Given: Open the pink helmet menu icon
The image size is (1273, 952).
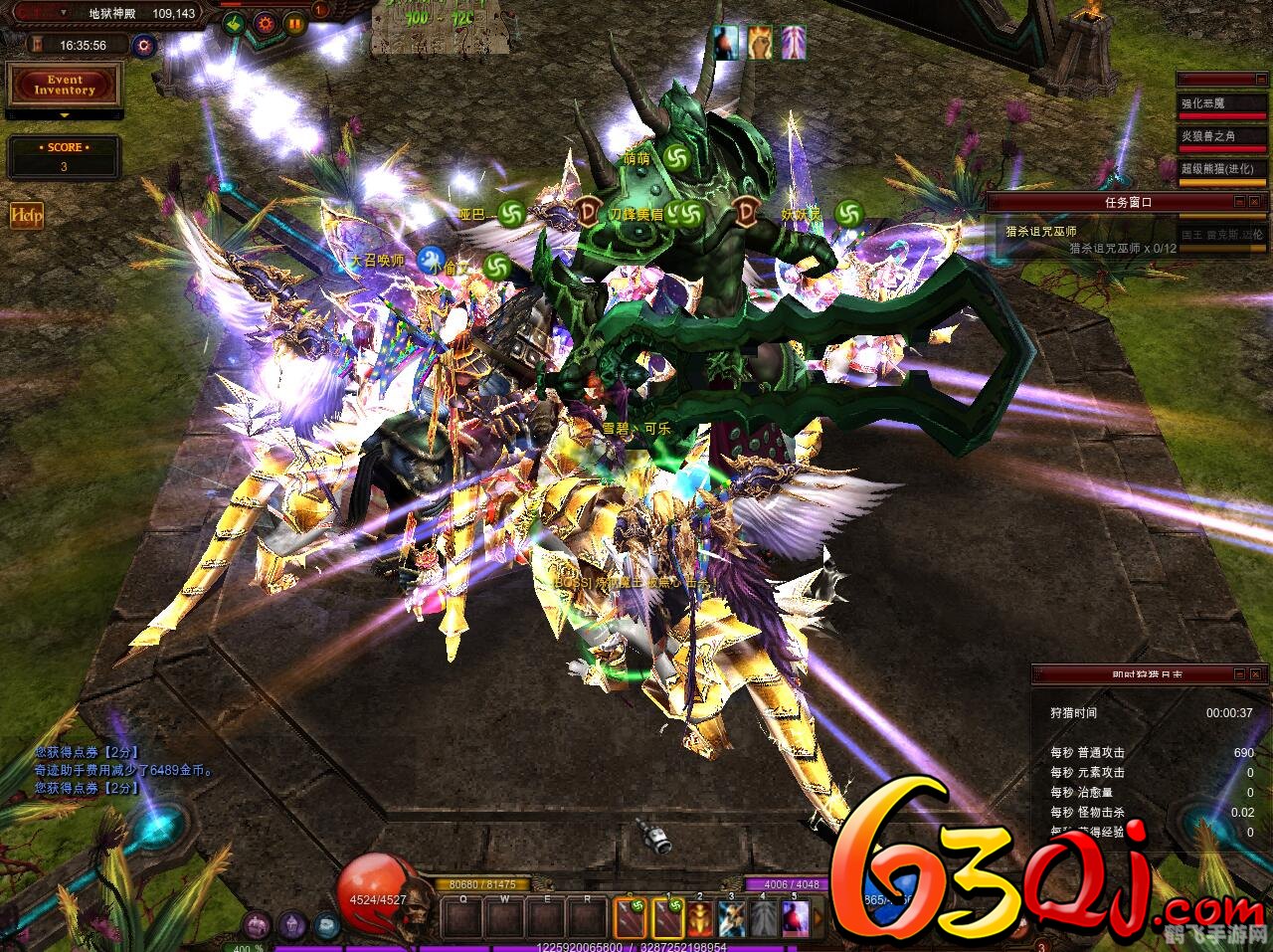Looking at the screenshot, I should click(x=258, y=924).
